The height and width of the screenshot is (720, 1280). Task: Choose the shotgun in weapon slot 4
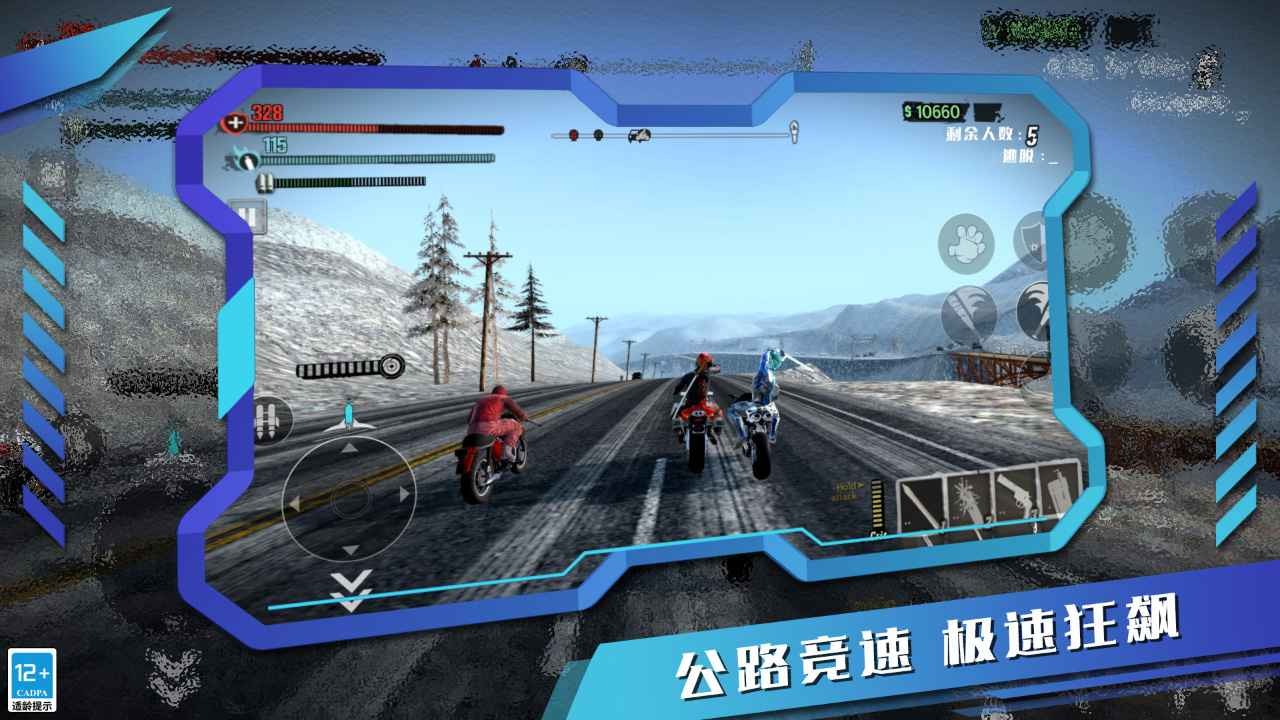pos(1057,490)
